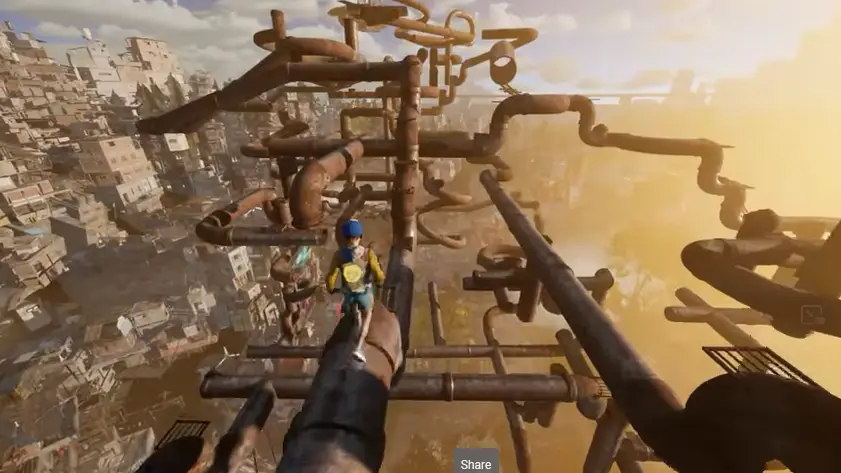Viewport: 841px width, 473px height.
Task: Click the Share button
Action: click(x=476, y=463)
